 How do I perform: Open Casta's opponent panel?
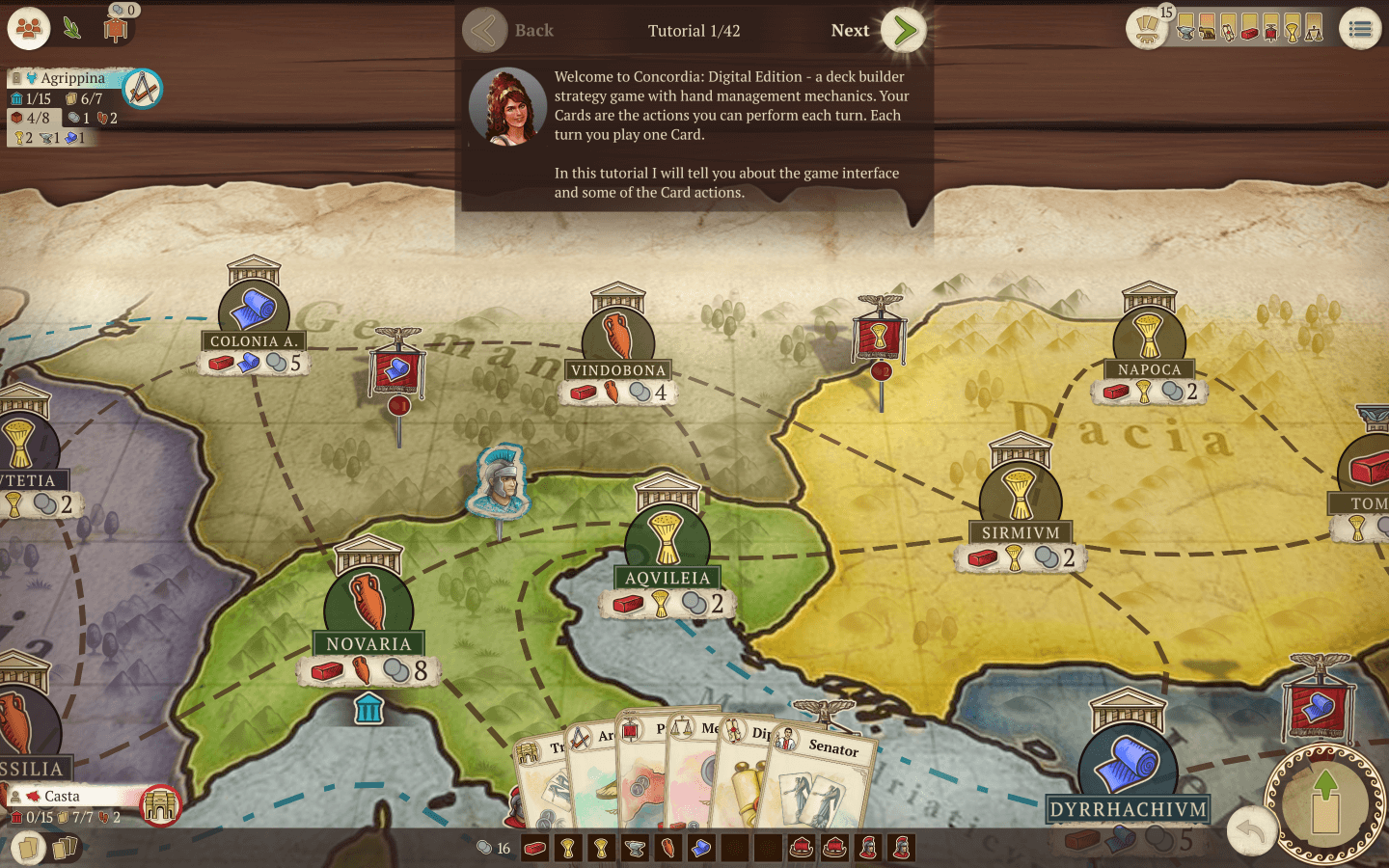(68, 797)
